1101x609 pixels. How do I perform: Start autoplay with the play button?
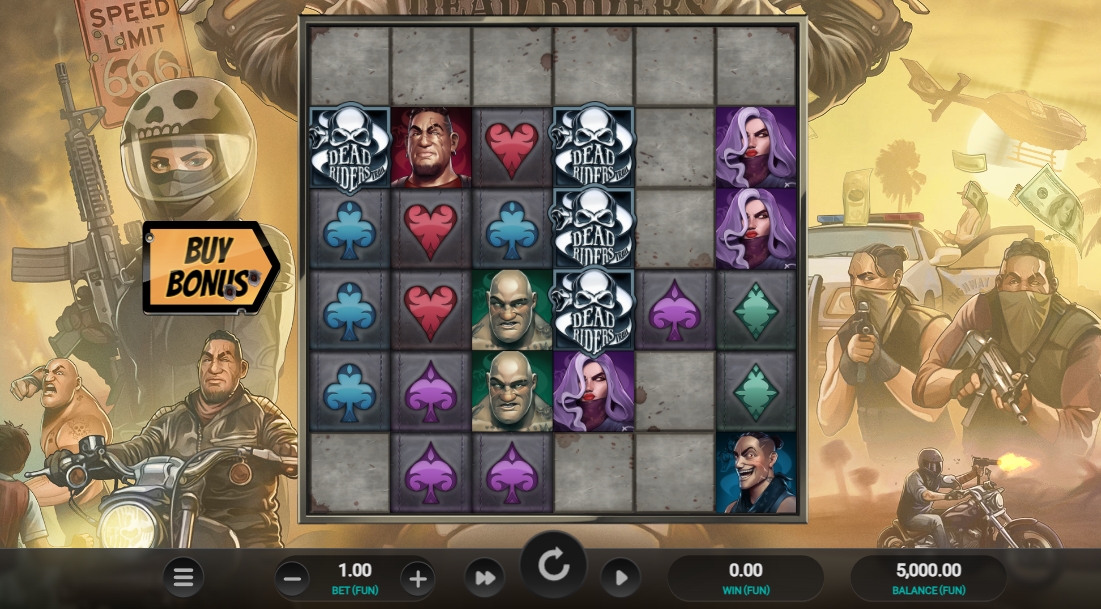click(x=620, y=578)
